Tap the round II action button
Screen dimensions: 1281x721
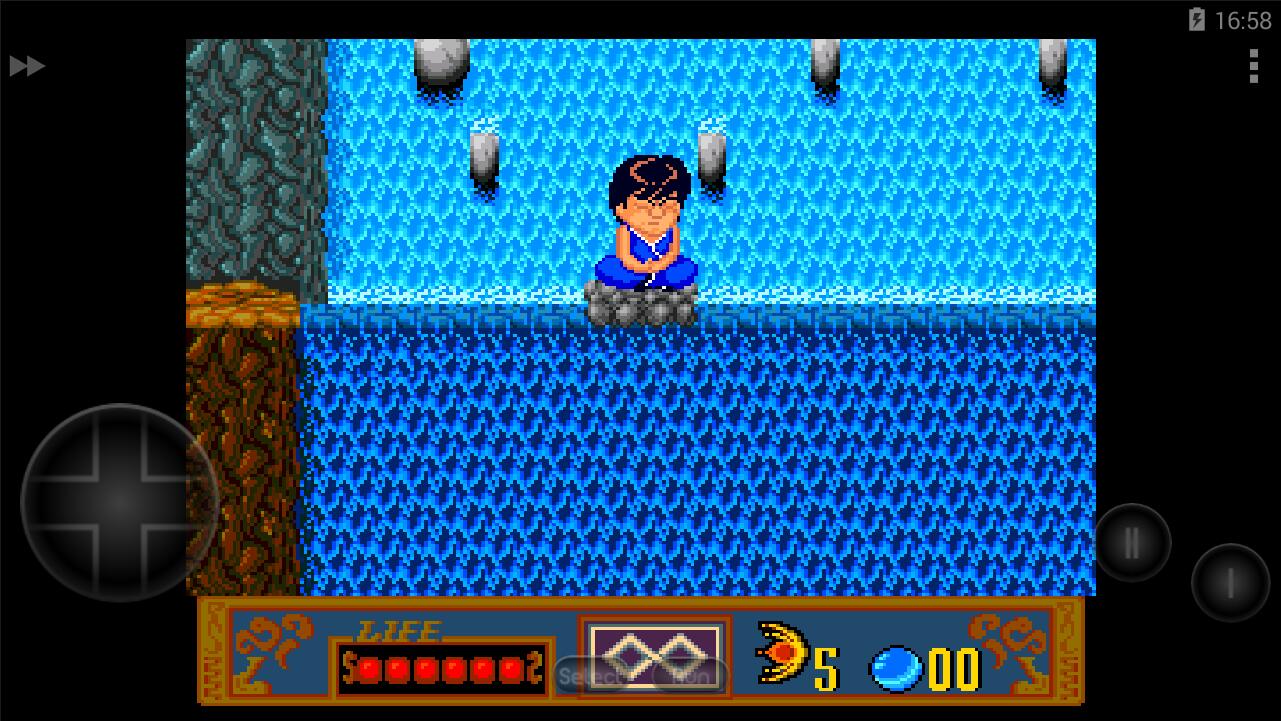(x=1132, y=544)
